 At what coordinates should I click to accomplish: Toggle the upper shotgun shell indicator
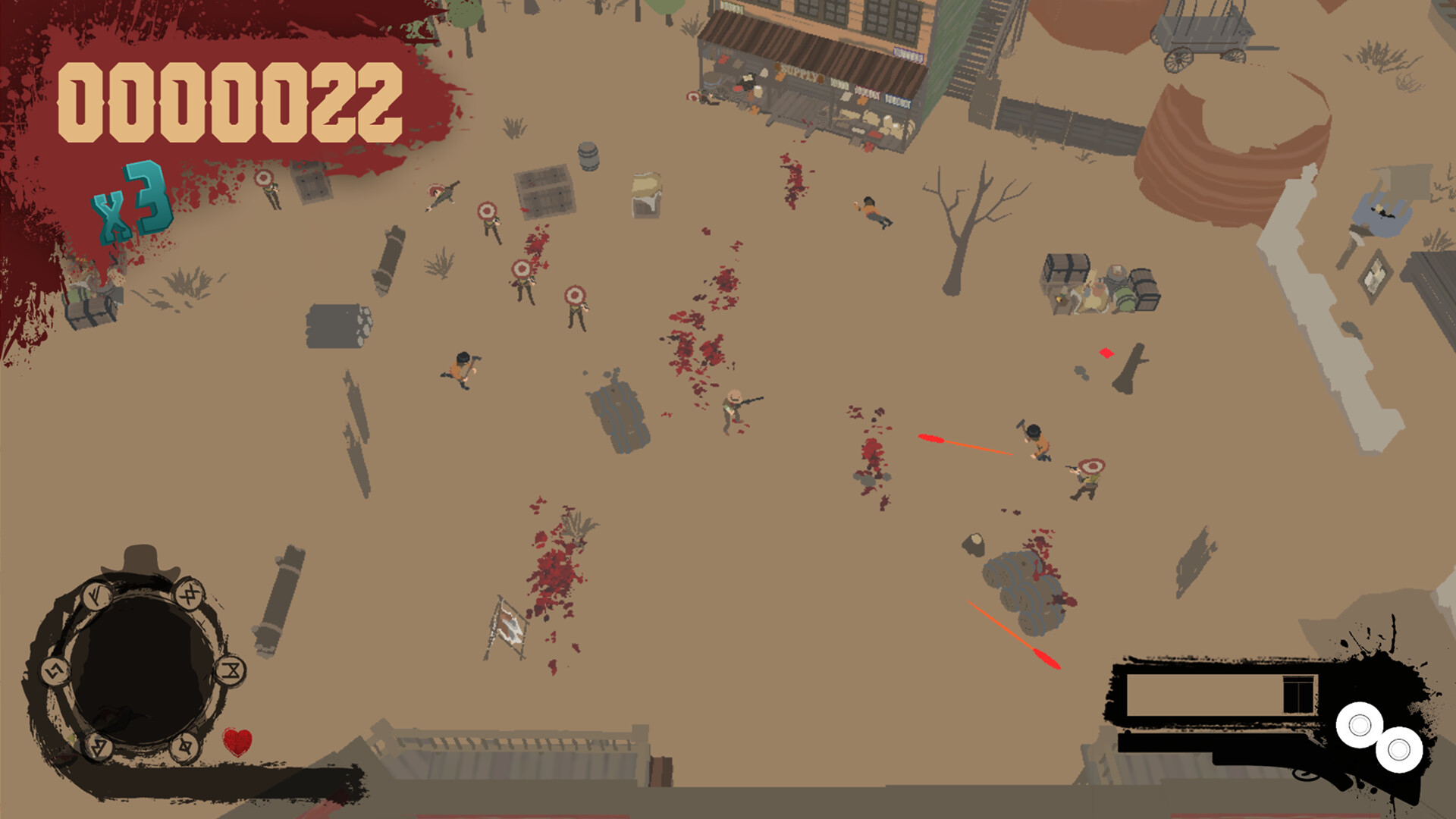pos(1360,726)
